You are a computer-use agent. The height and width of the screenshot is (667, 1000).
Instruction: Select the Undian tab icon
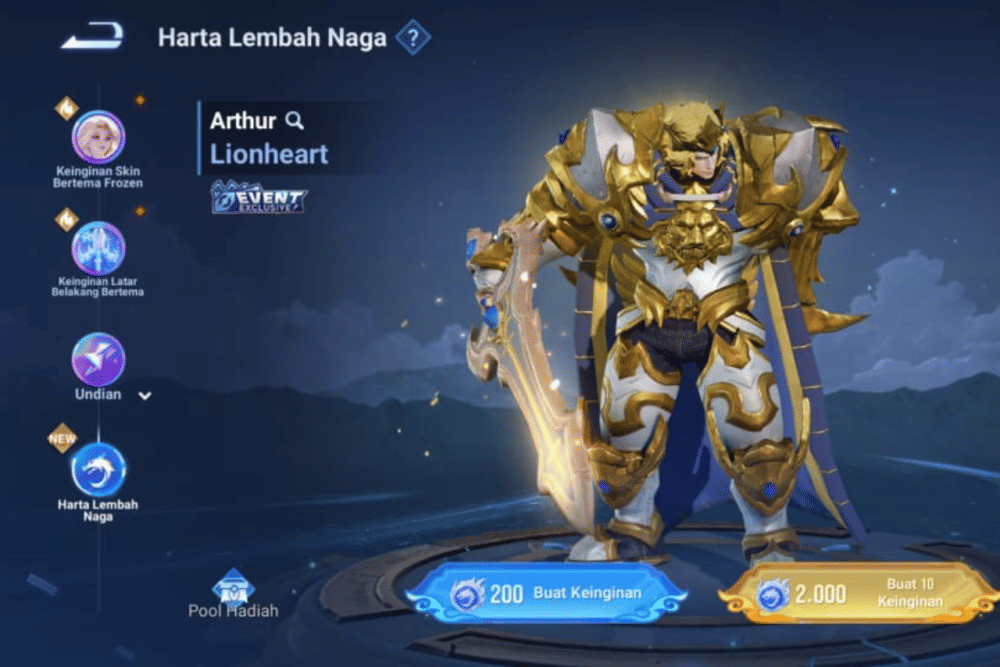[98, 360]
